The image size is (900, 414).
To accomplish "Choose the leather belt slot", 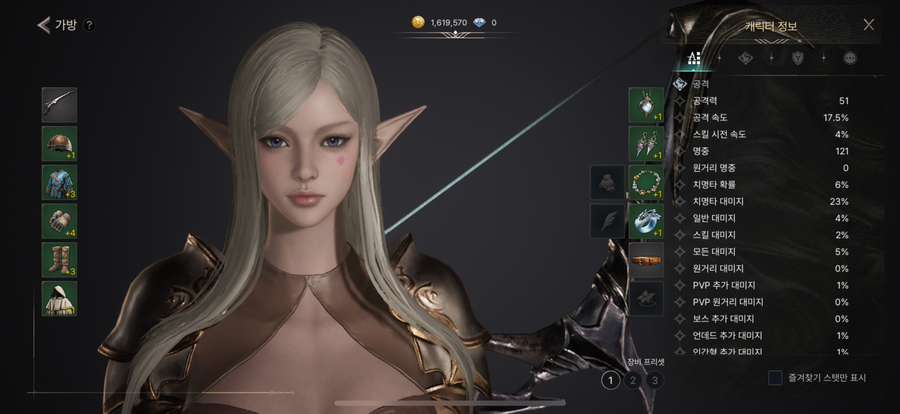I will point(646,260).
